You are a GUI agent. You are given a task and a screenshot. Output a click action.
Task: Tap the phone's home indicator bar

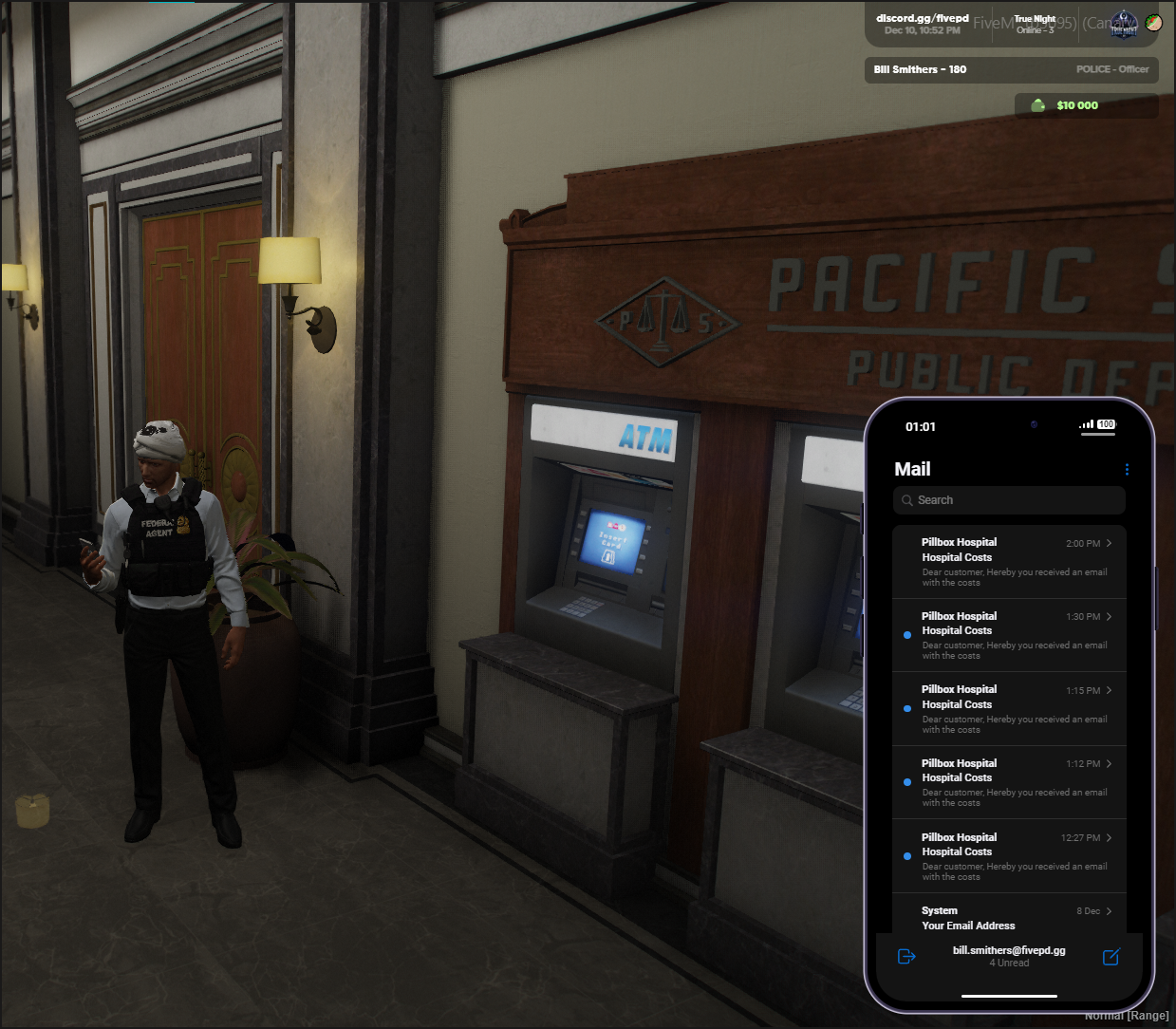point(1009,996)
